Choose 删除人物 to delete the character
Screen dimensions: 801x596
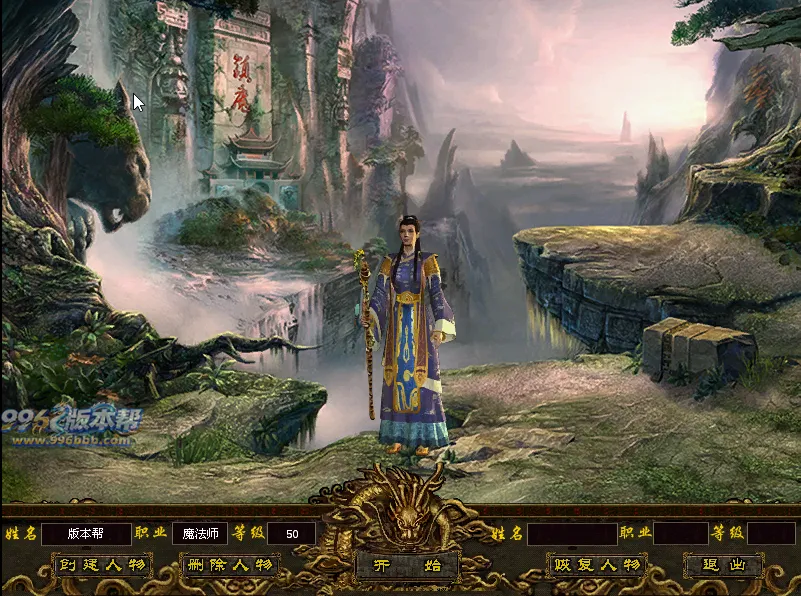pyautogui.click(x=229, y=566)
